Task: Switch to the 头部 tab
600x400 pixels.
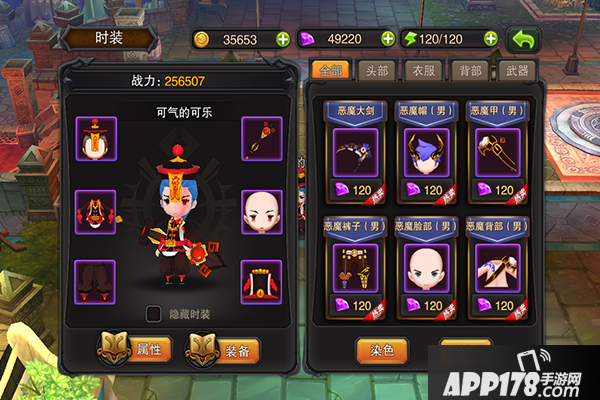Action: (376, 71)
